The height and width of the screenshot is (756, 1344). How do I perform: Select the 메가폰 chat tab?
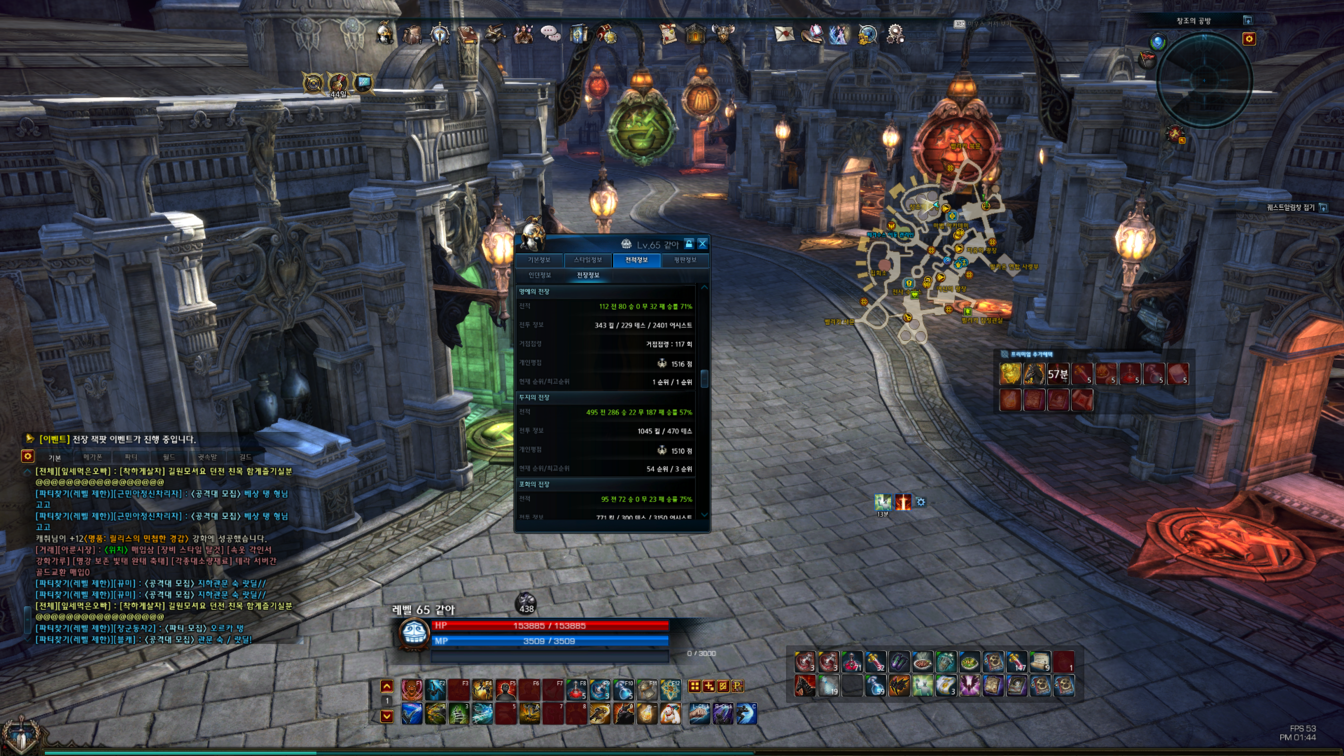(93, 457)
